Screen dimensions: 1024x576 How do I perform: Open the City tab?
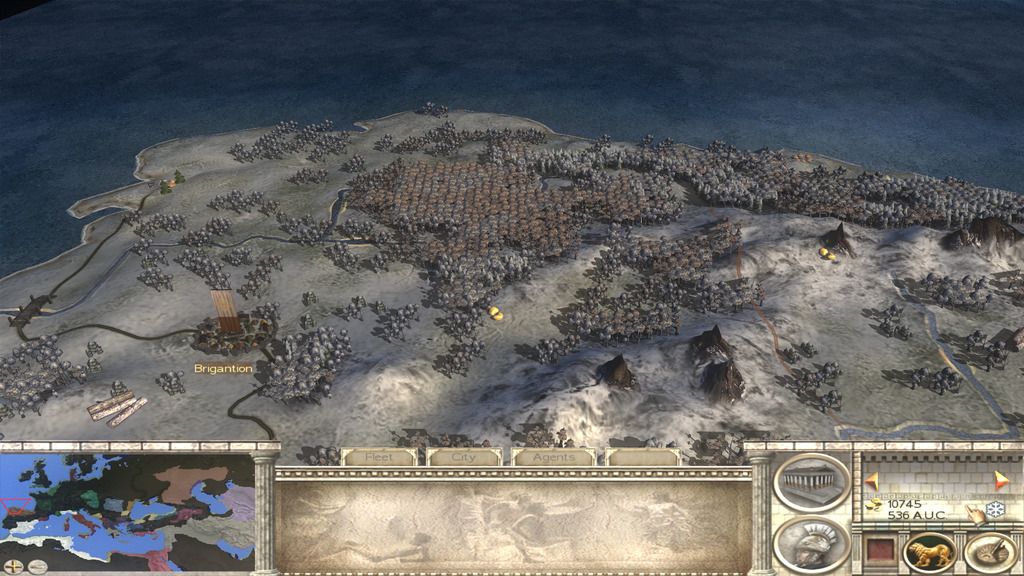464,457
